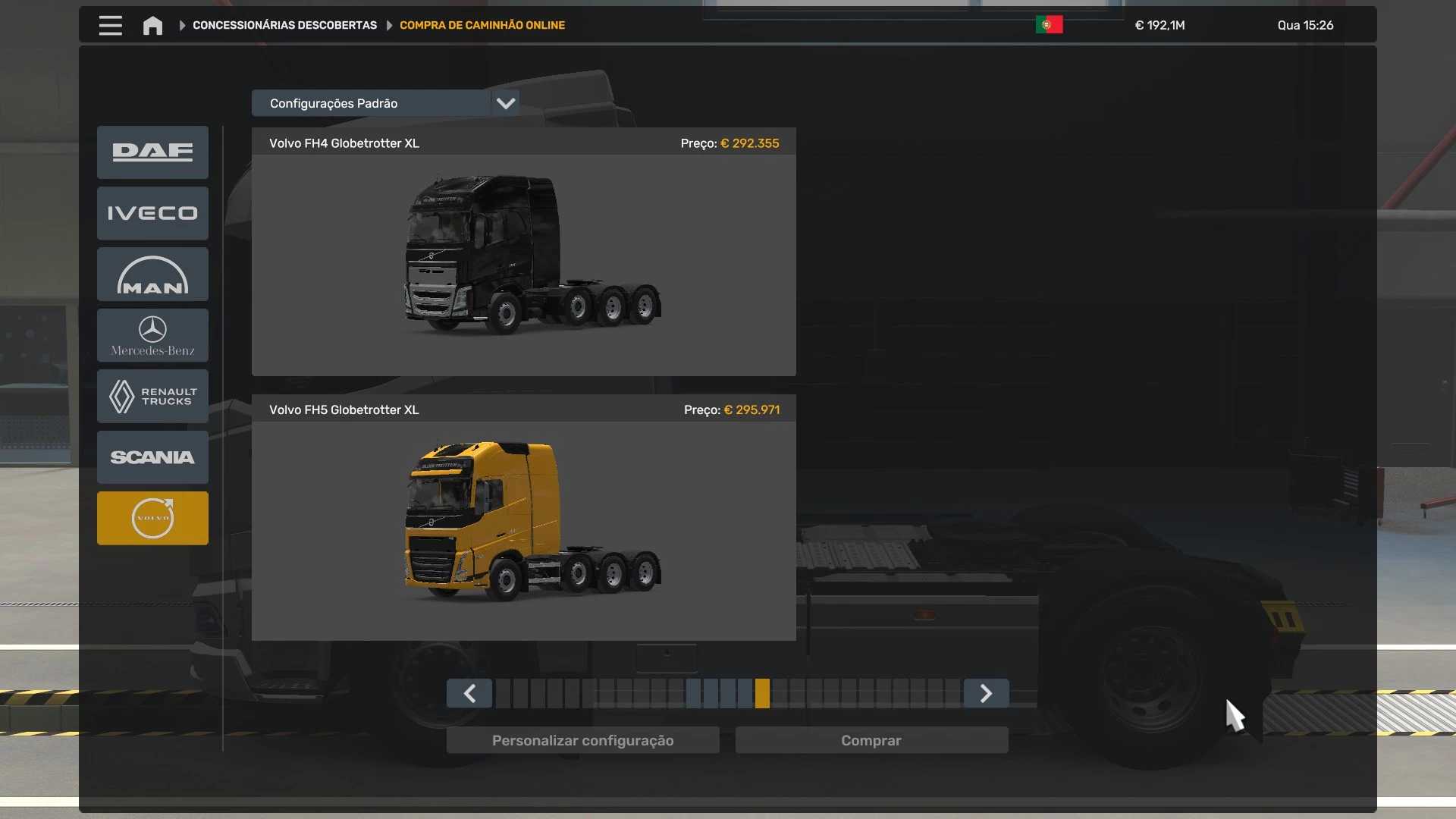This screenshot has height=819, width=1456.
Task: Open the Configurações Padrão dropdown
Action: tap(385, 103)
